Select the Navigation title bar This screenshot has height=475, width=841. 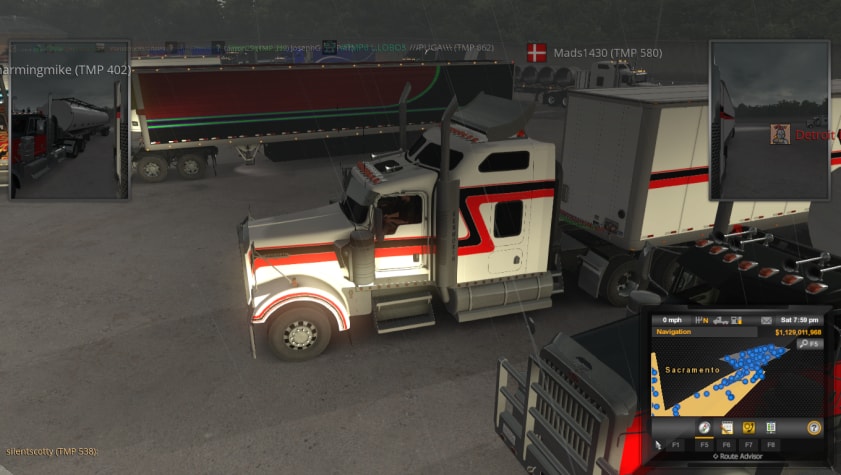[700, 332]
